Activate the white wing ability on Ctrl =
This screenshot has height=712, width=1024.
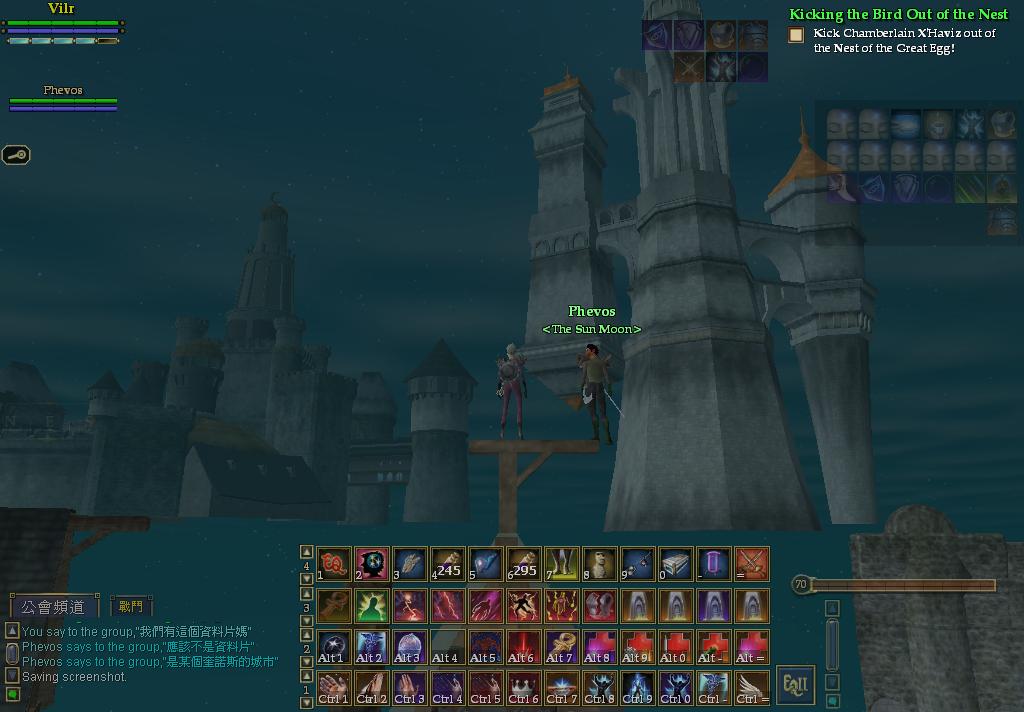click(752, 686)
